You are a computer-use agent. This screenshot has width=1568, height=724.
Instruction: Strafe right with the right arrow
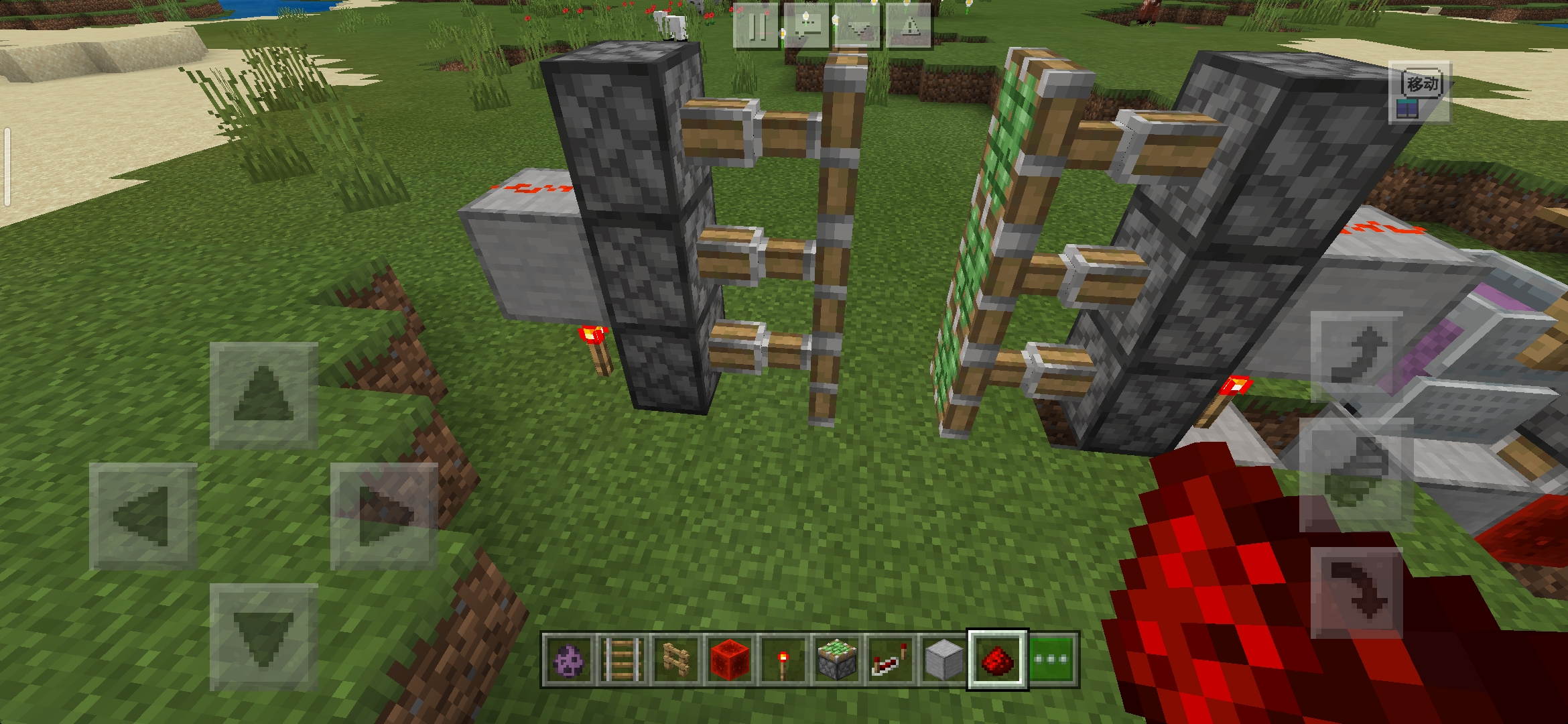384,516
